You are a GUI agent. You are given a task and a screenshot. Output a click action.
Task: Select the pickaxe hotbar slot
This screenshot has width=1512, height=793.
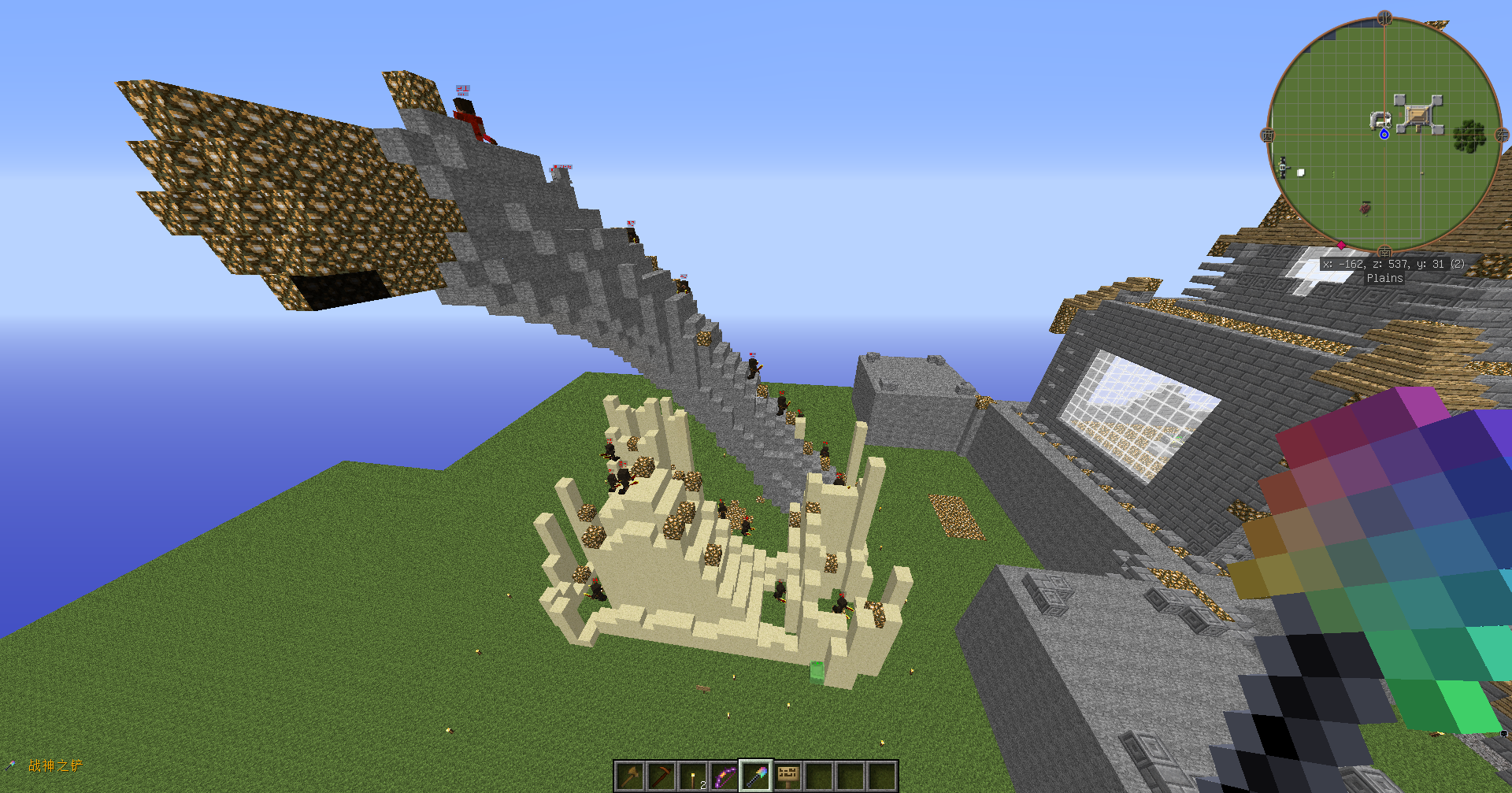pos(661,776)
